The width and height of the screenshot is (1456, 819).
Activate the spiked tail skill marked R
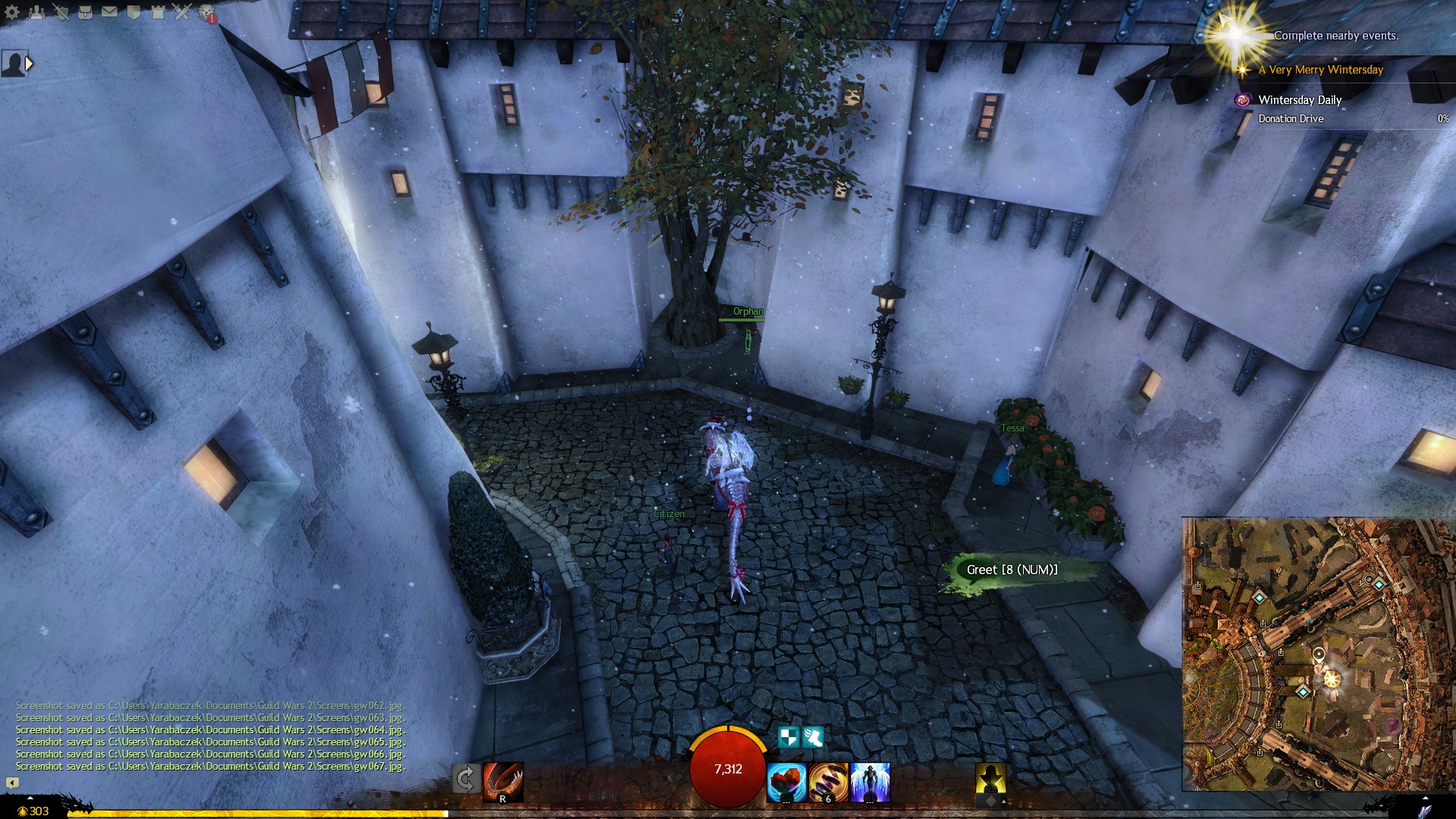pos(504,782)
